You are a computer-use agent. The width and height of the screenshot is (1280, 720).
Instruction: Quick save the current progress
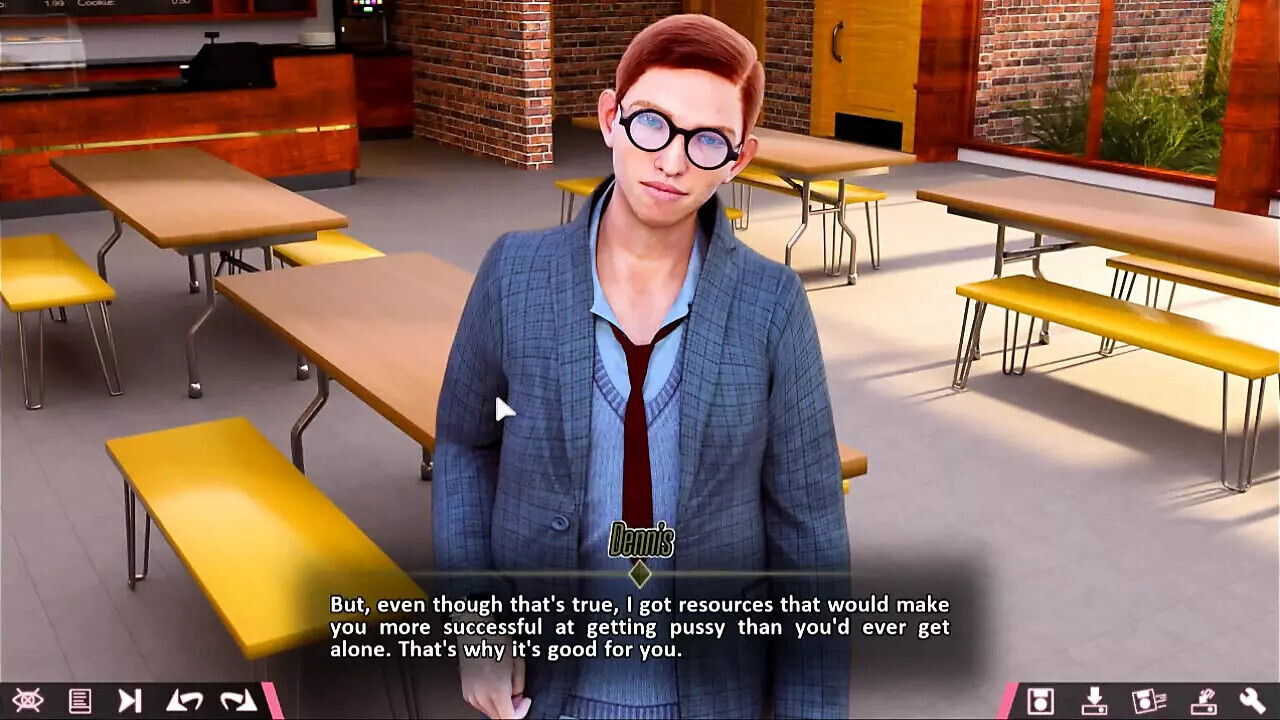pyautogui.click(x=1094, y=703)
